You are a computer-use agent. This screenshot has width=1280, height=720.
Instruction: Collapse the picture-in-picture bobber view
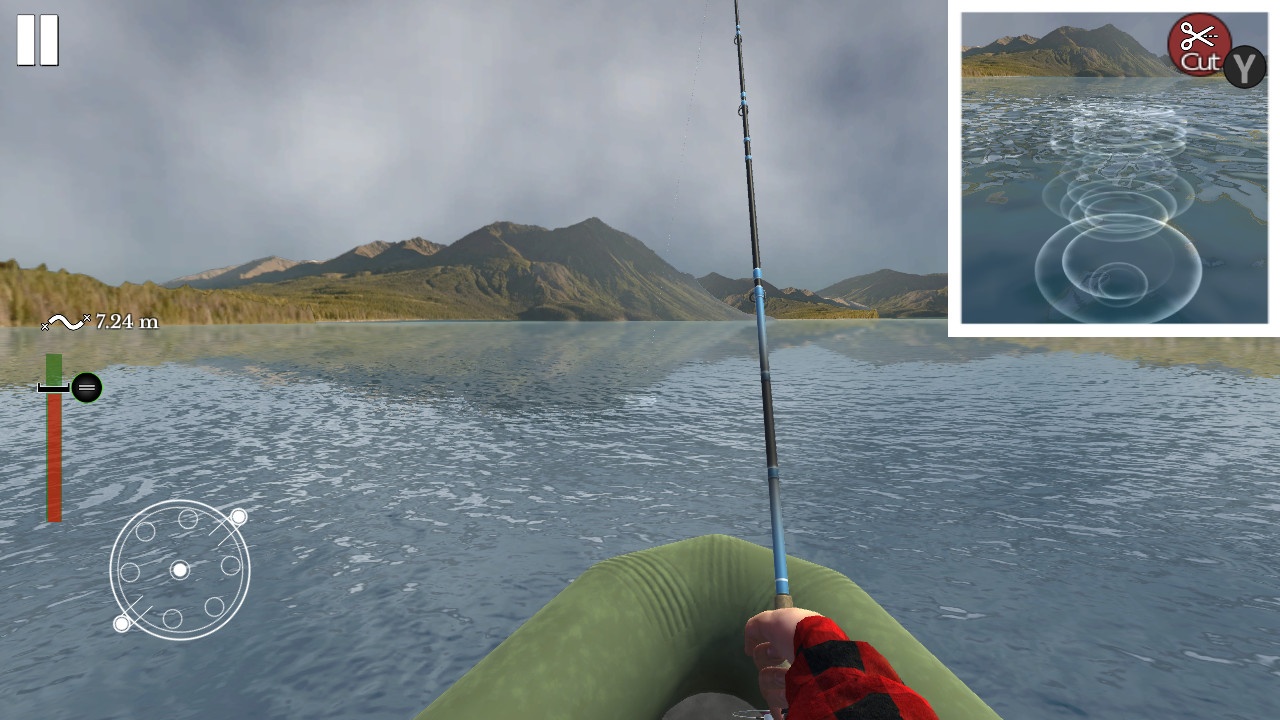coord(1113,168)
